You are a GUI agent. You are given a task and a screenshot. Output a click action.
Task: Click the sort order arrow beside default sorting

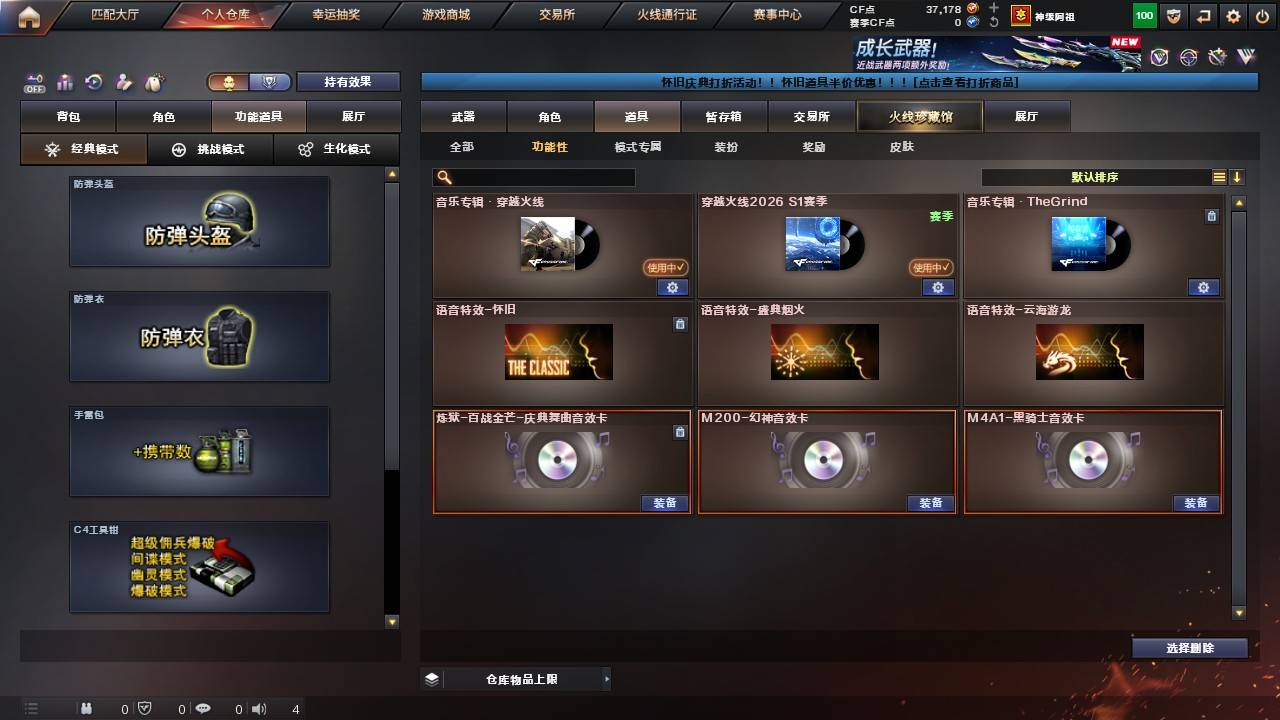[1237, 177]
